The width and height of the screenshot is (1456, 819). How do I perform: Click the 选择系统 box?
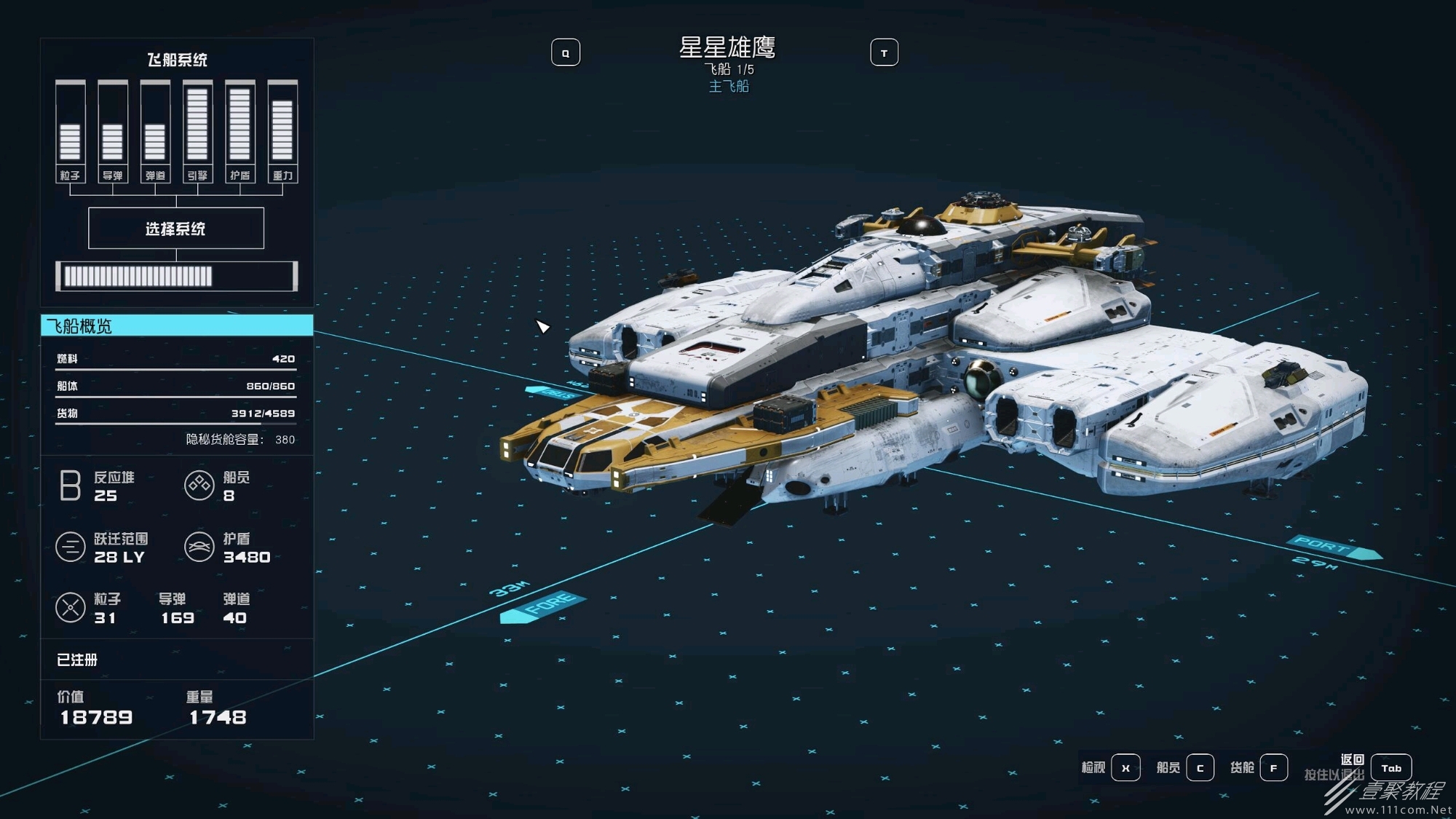click(x=176, y=229)
